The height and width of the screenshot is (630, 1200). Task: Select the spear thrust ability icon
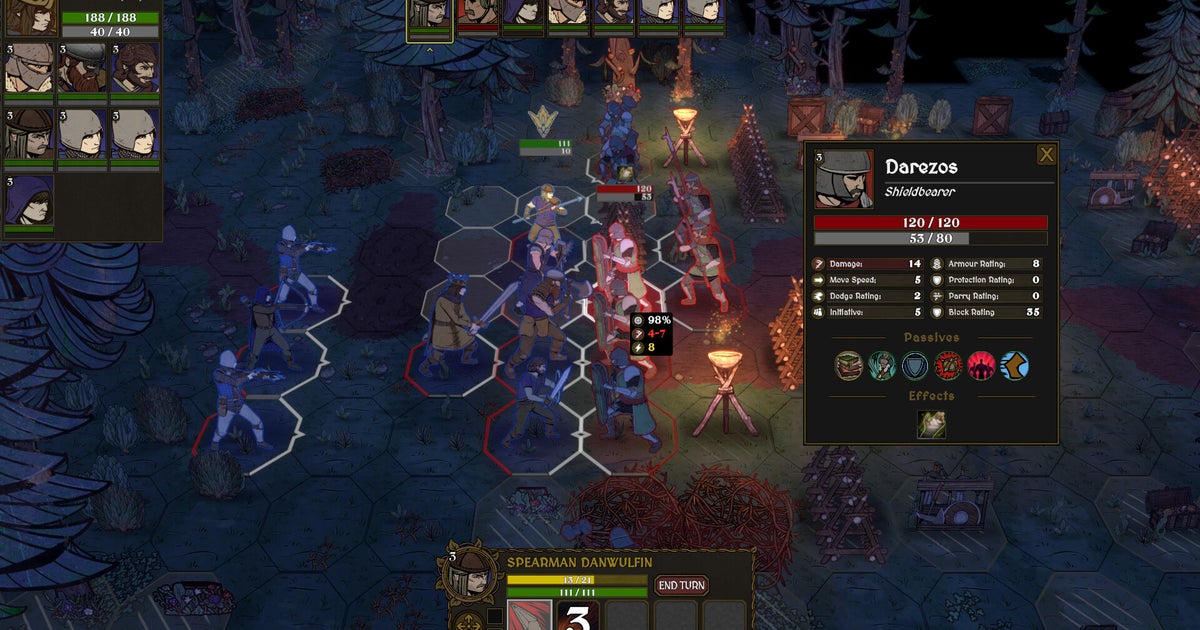click(x=529, y=616)
